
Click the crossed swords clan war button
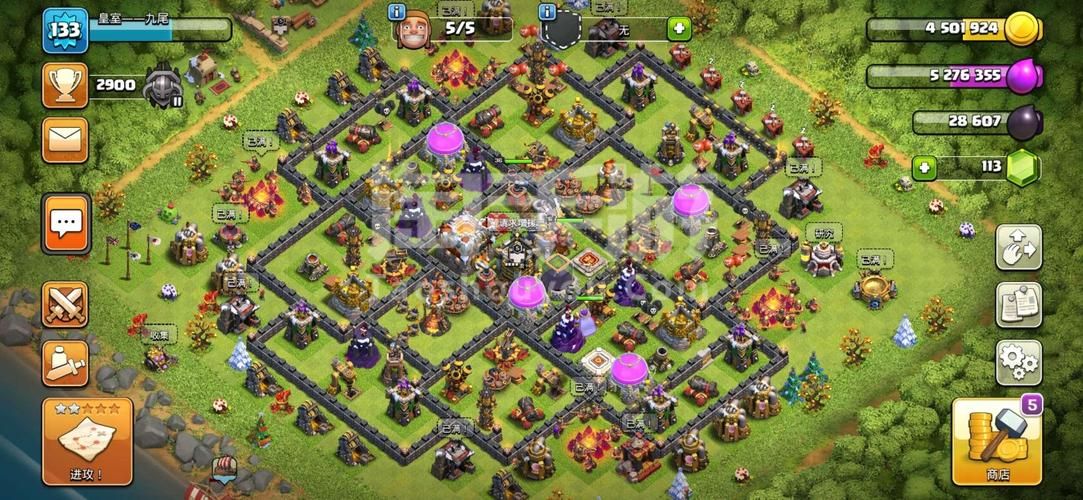65,304
